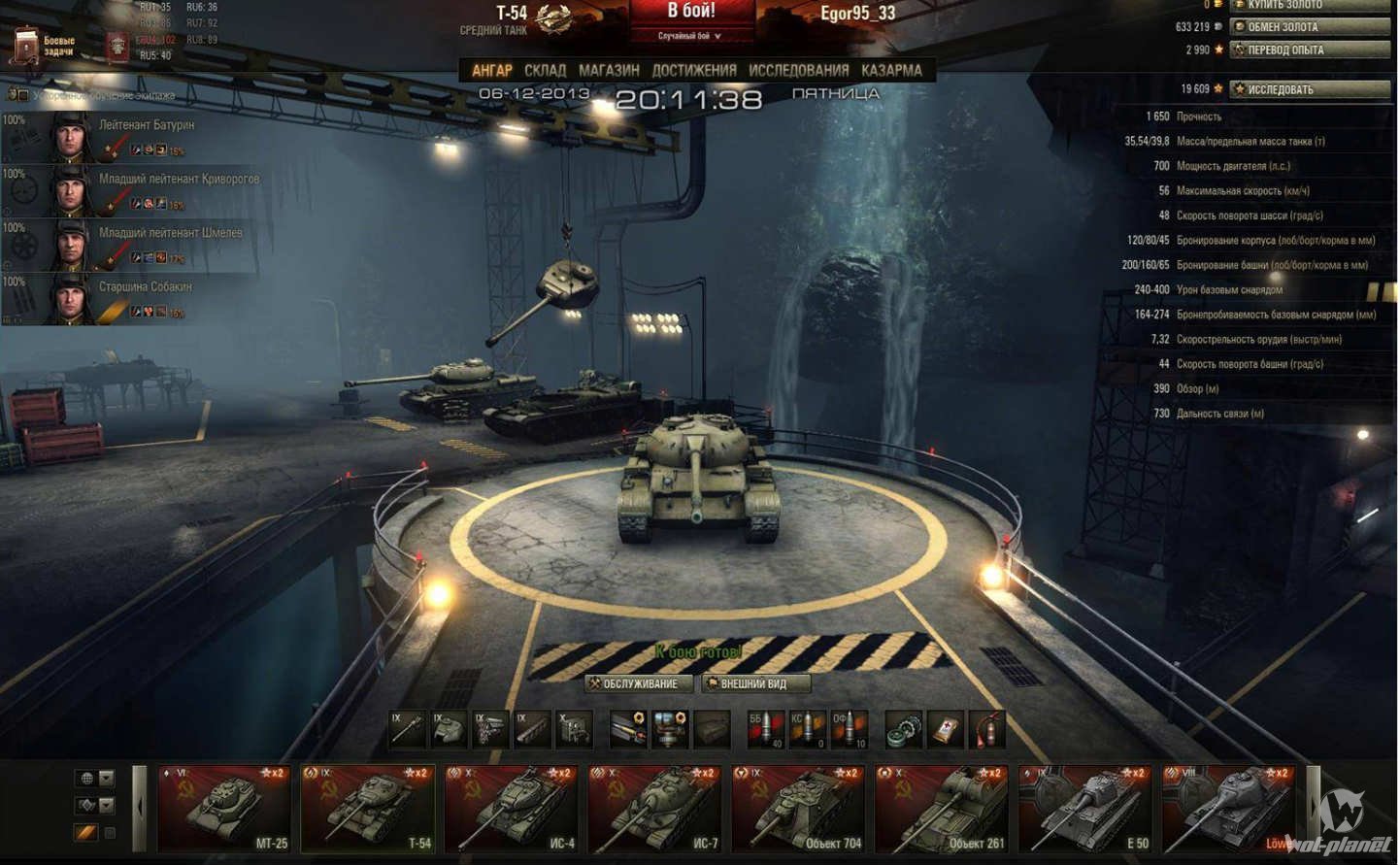This screenshot has width=1400, height=865.
Task: Open the МАГАЗИН shop tab
Action: click(x=609, y=70)
